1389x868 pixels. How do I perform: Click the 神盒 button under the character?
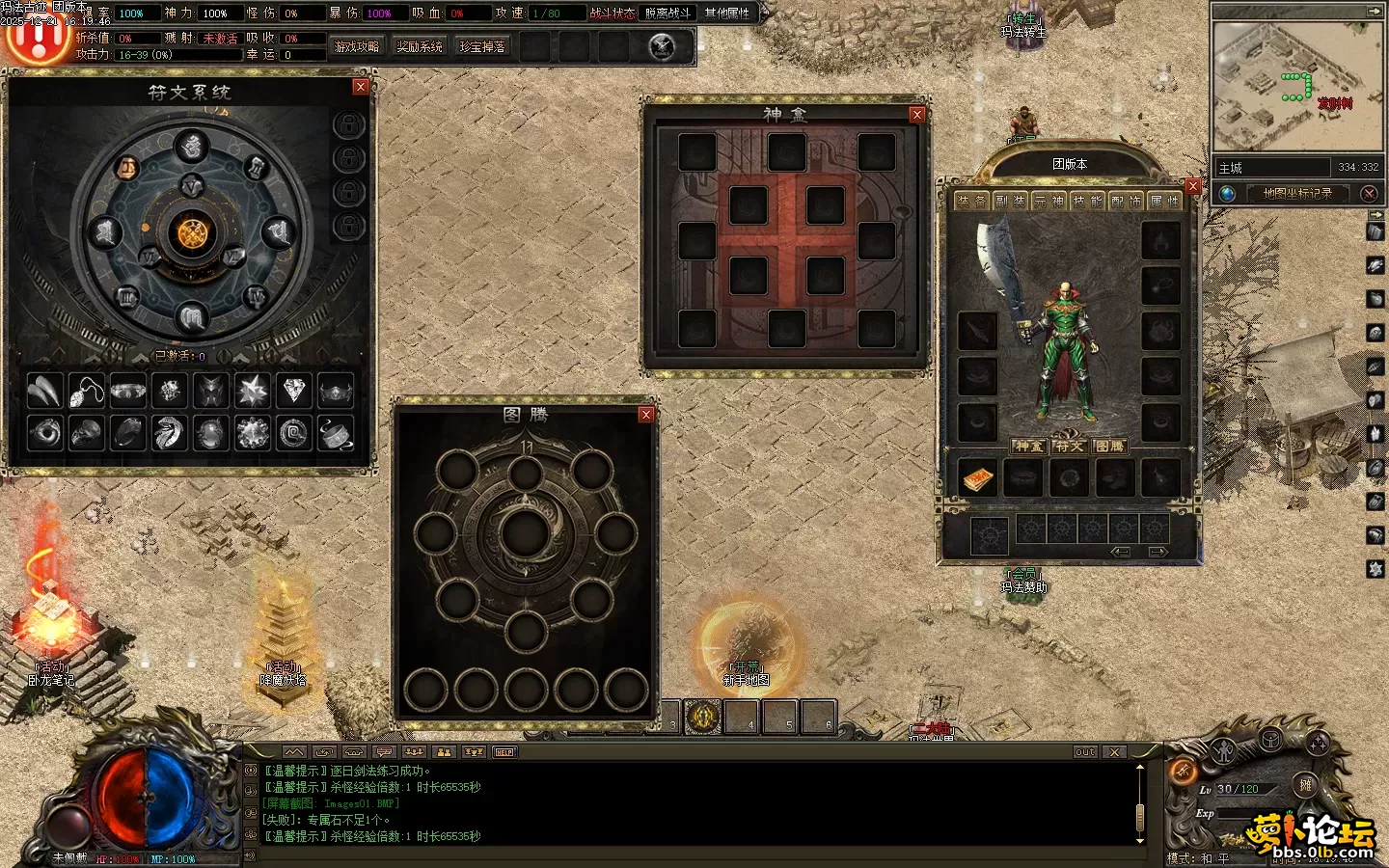1028,447
